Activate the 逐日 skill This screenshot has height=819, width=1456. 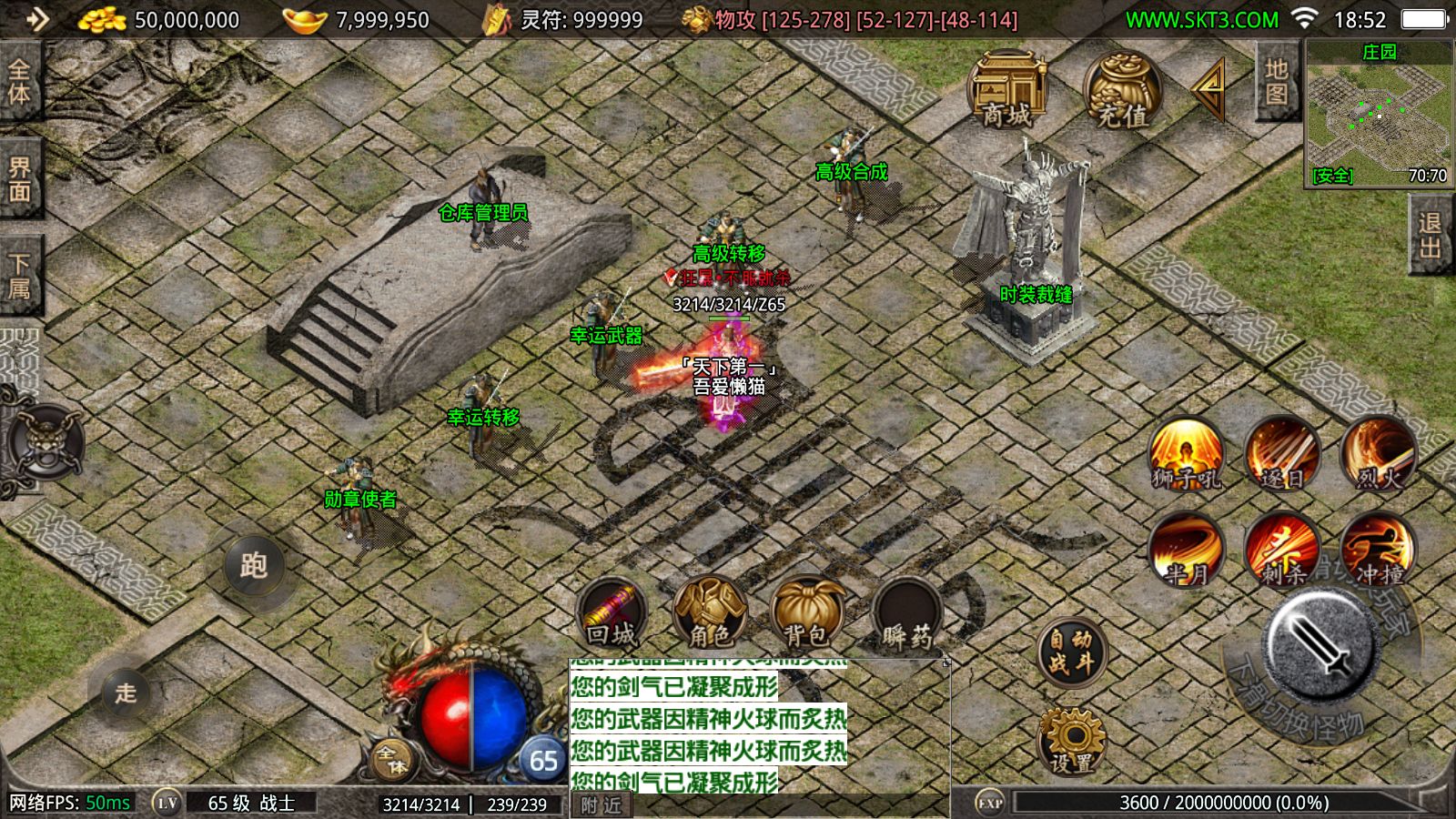point(1282,453)
